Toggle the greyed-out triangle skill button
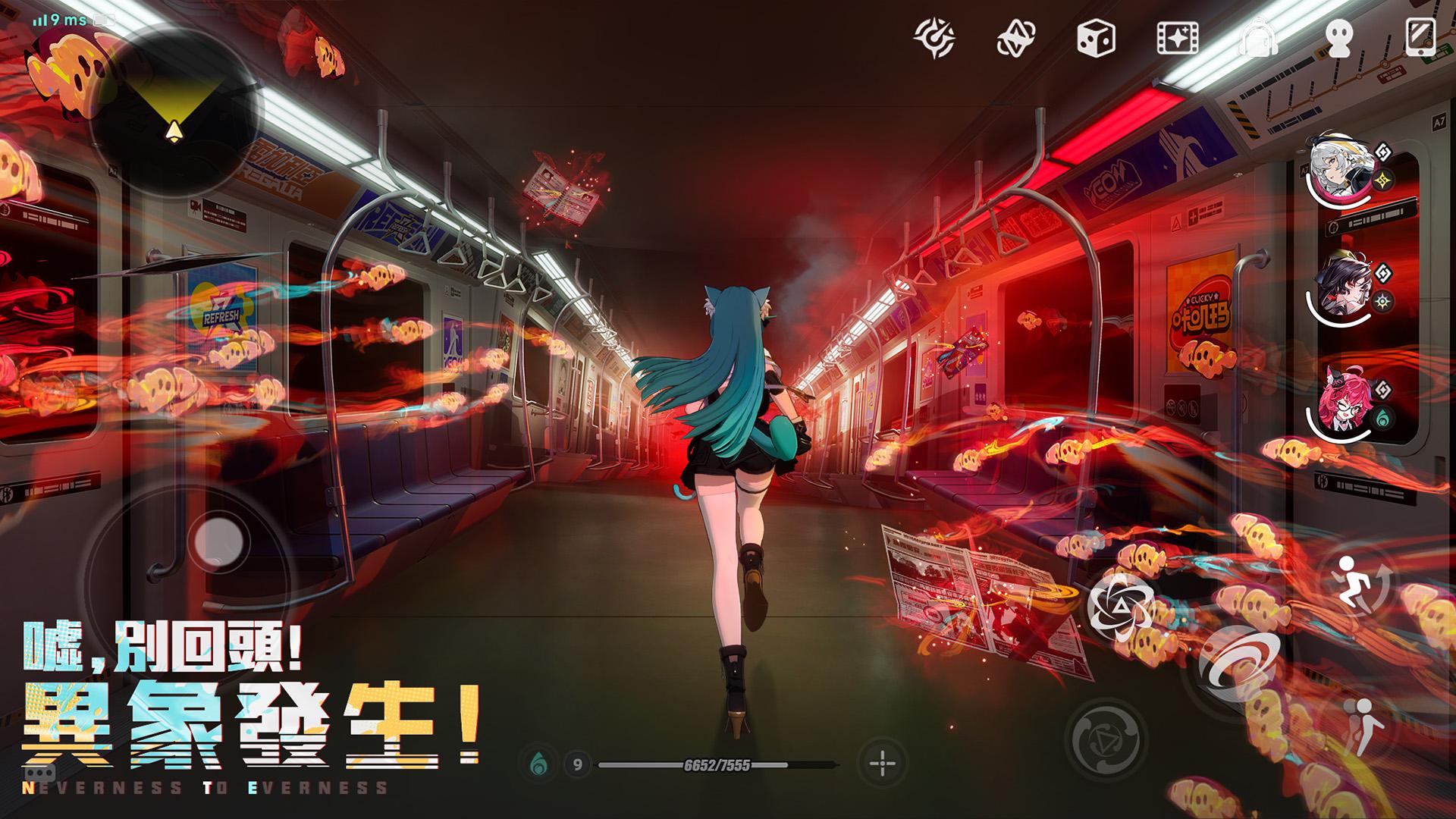 (1106, 738)
